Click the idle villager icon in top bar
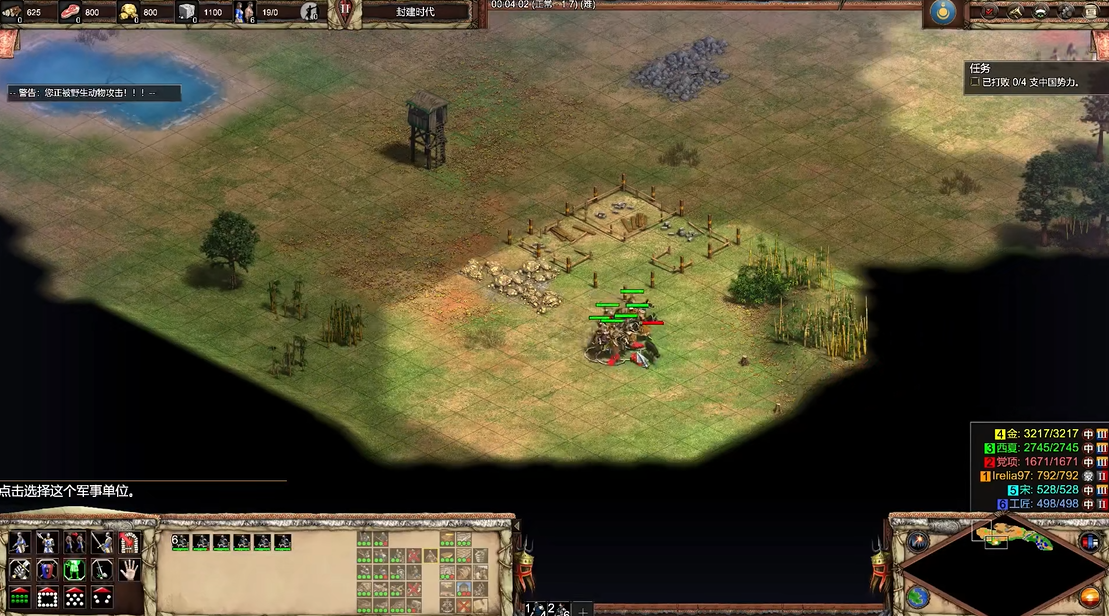 tap(310, 12)
